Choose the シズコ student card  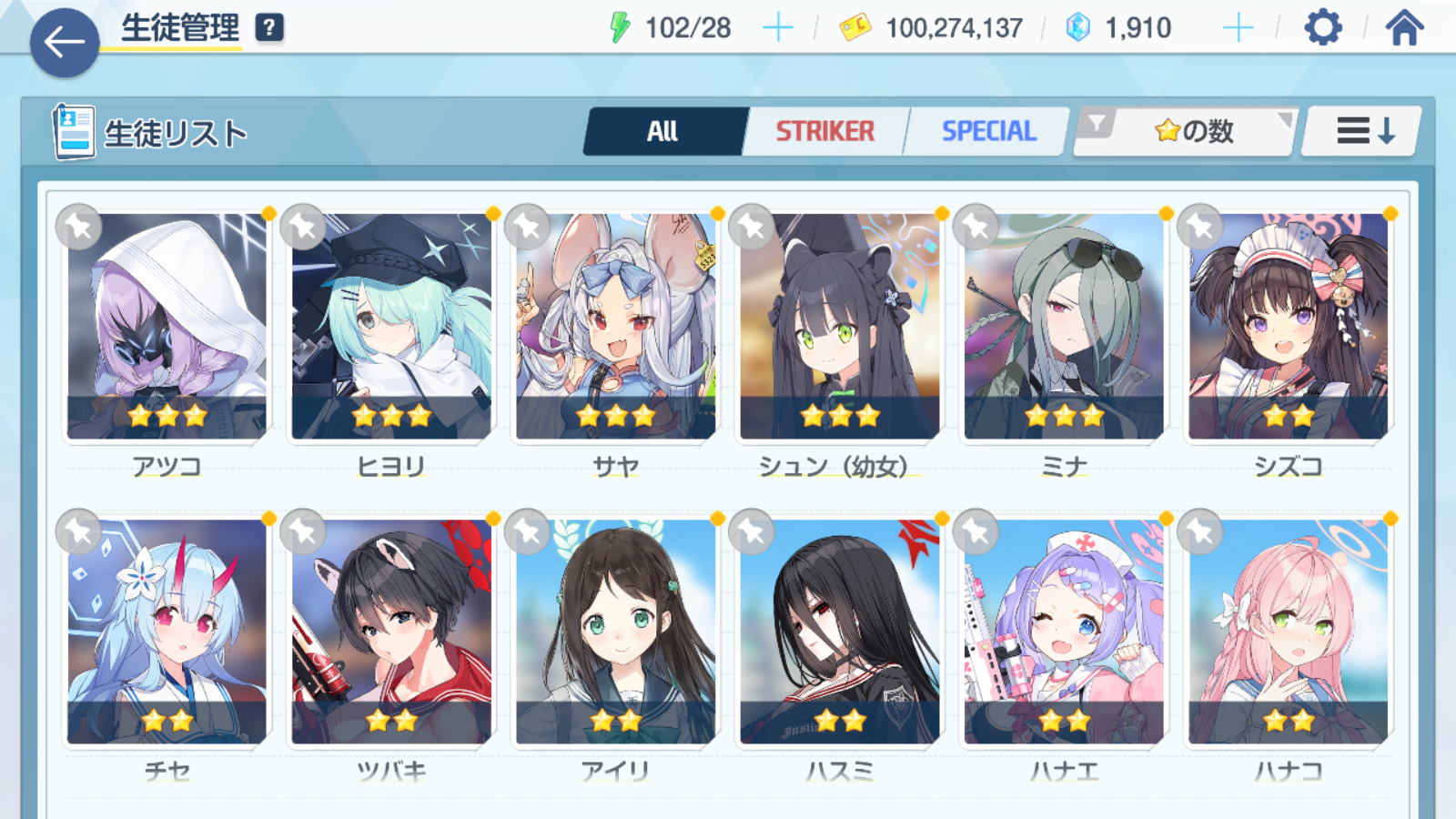1289,328
